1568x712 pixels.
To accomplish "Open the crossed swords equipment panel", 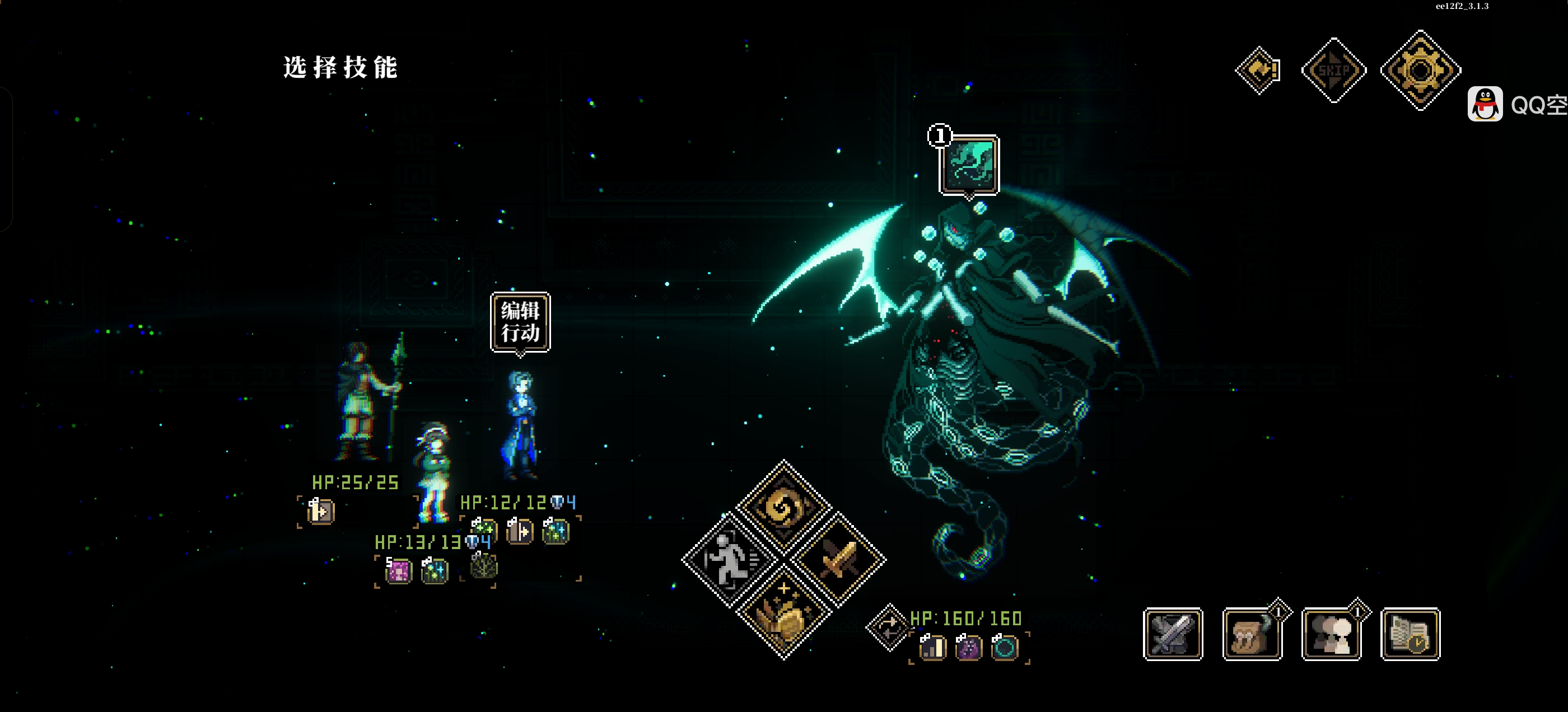I will (x=1172, y=634).
